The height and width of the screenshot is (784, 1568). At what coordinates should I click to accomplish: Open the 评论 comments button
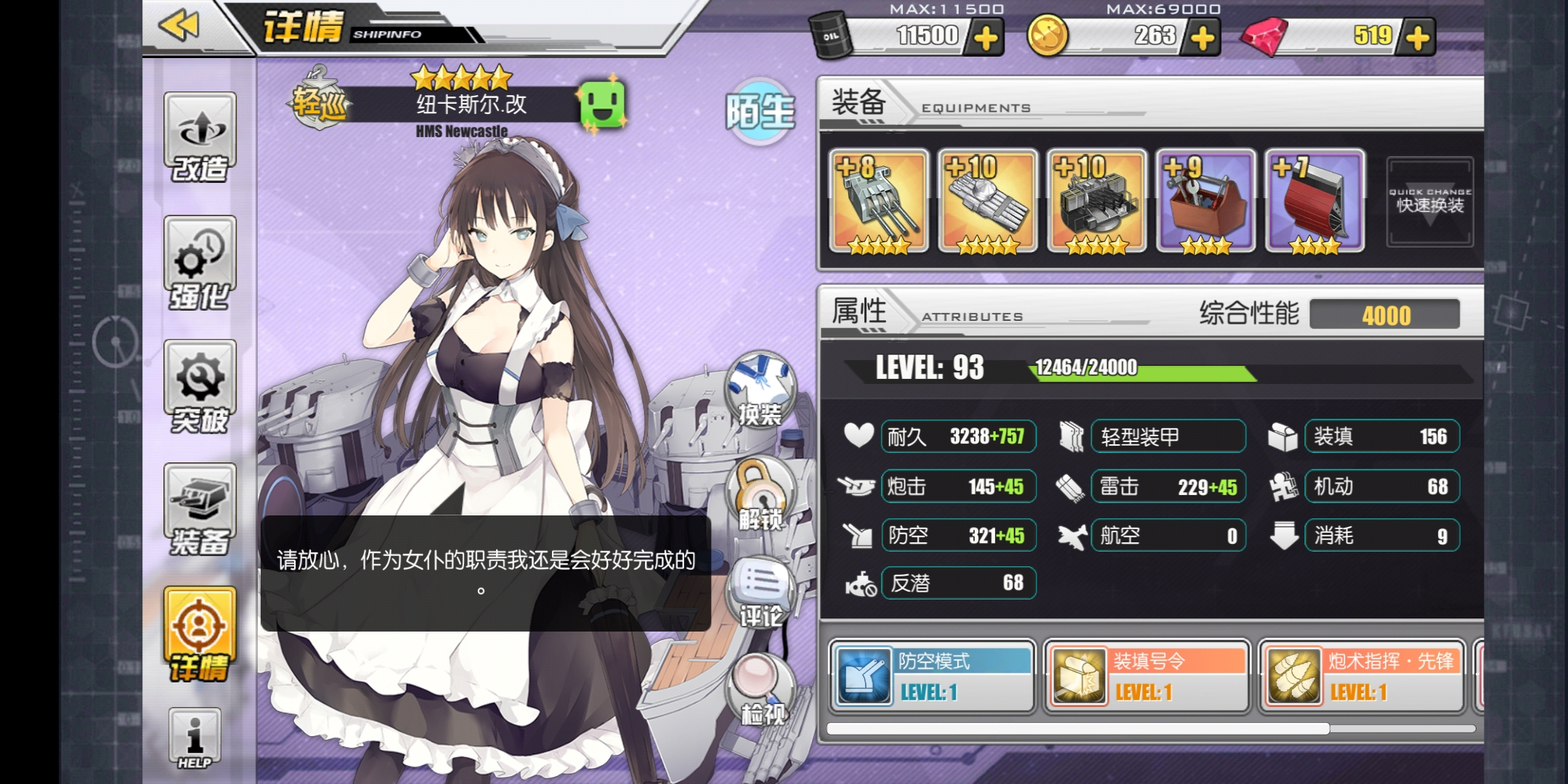pyautogui.click(x=760, y=593)
